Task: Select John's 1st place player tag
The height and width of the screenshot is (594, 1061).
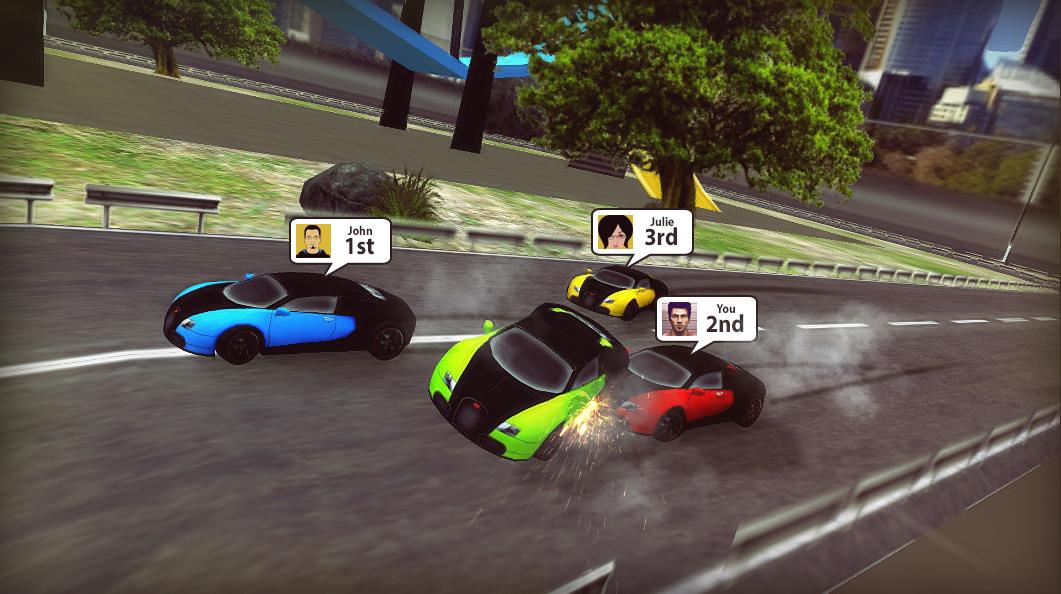Action: pyautogui.click(x=340, y=241)
